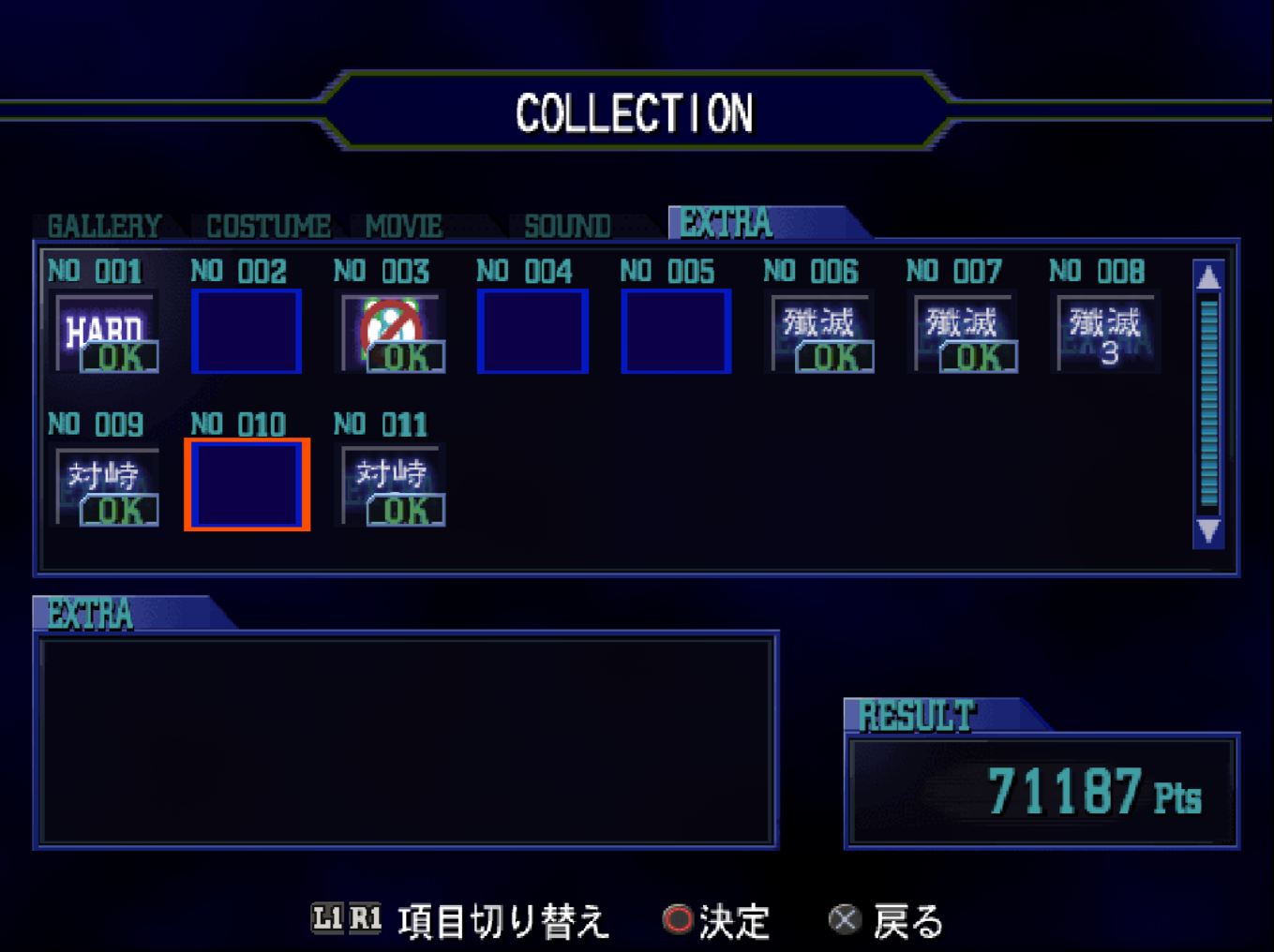Open extra item NO 009
The height and width of the screenshot is (952, 1274).
[107, 485]
